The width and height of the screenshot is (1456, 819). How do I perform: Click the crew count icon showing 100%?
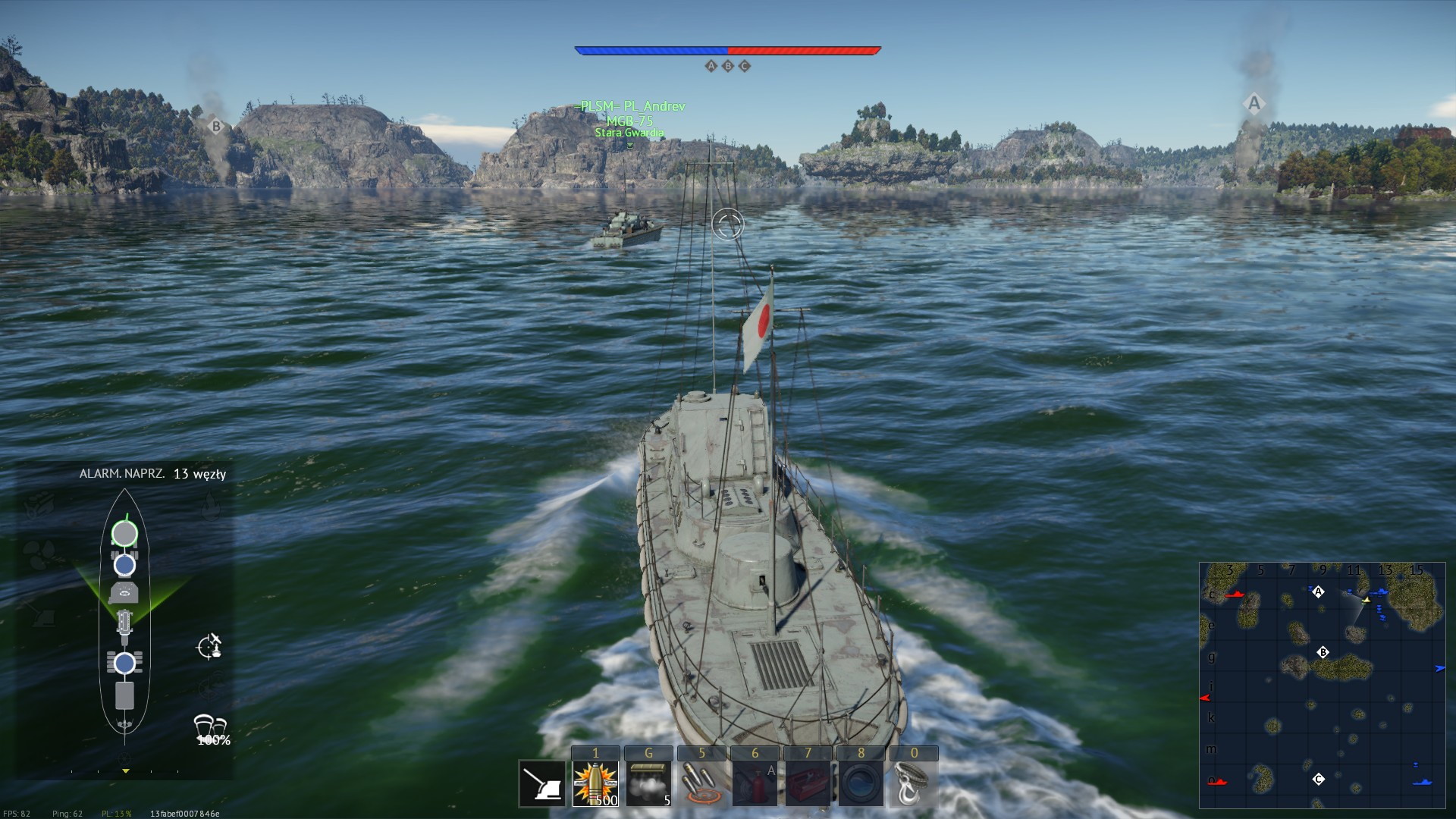coord(211,730)
